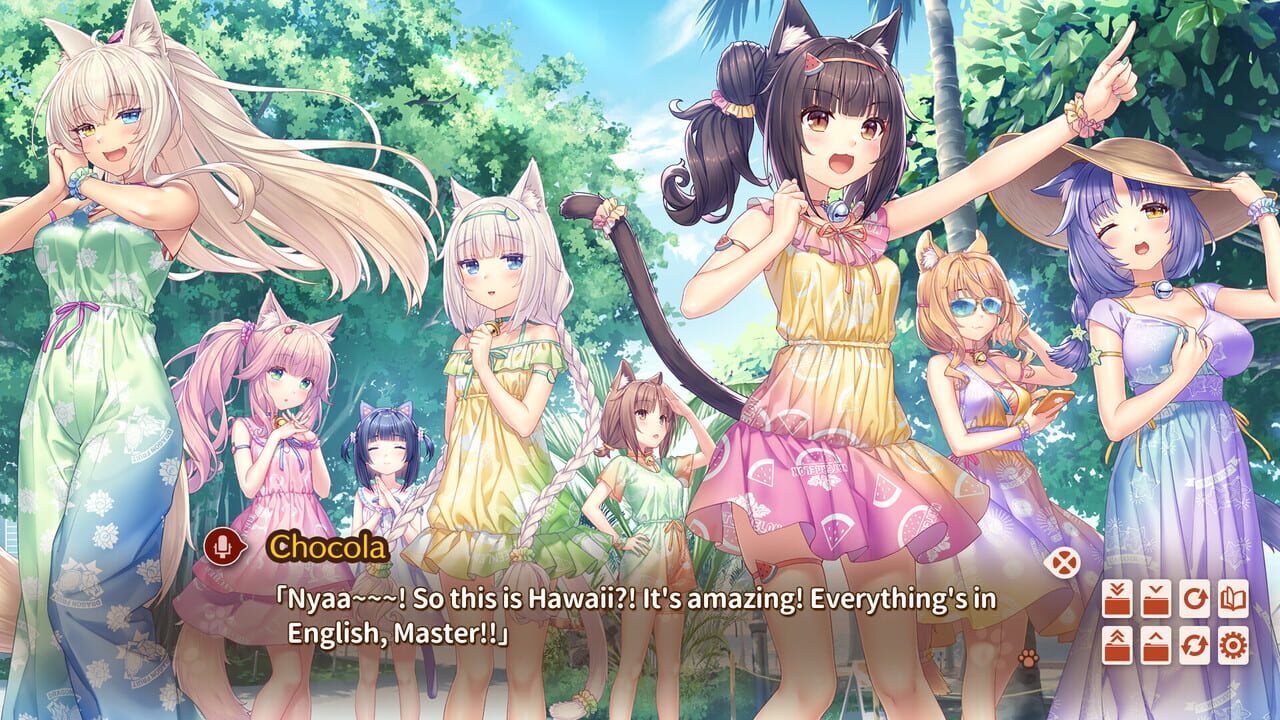Quick load using the double up-arrow folder icon
Viewport: 1280px width, 720px height.
point(1117,645)
